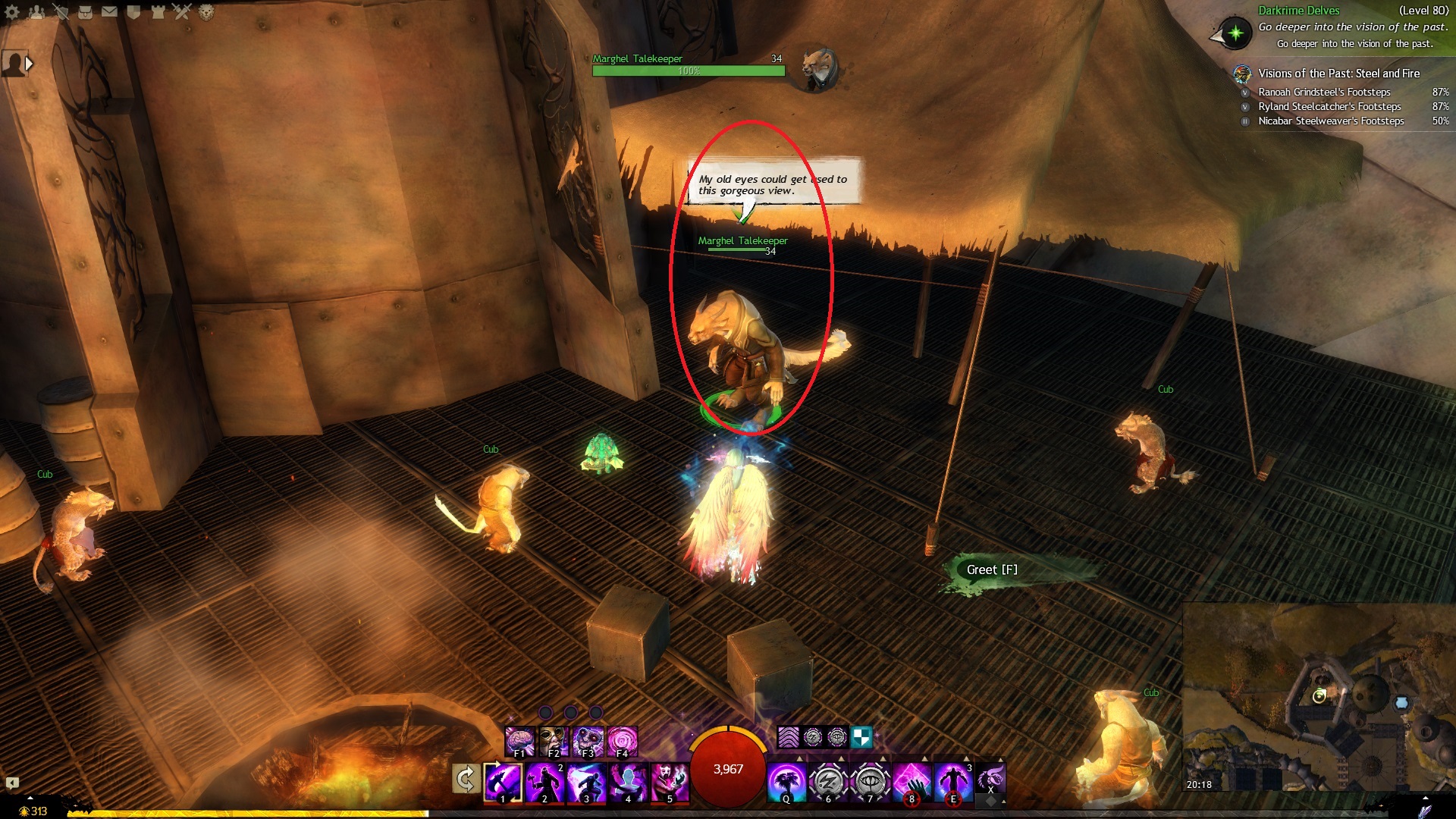Use the F4 pink spiral shatter skill
This screenshot has height=819, width=1456.
(623, 740)
